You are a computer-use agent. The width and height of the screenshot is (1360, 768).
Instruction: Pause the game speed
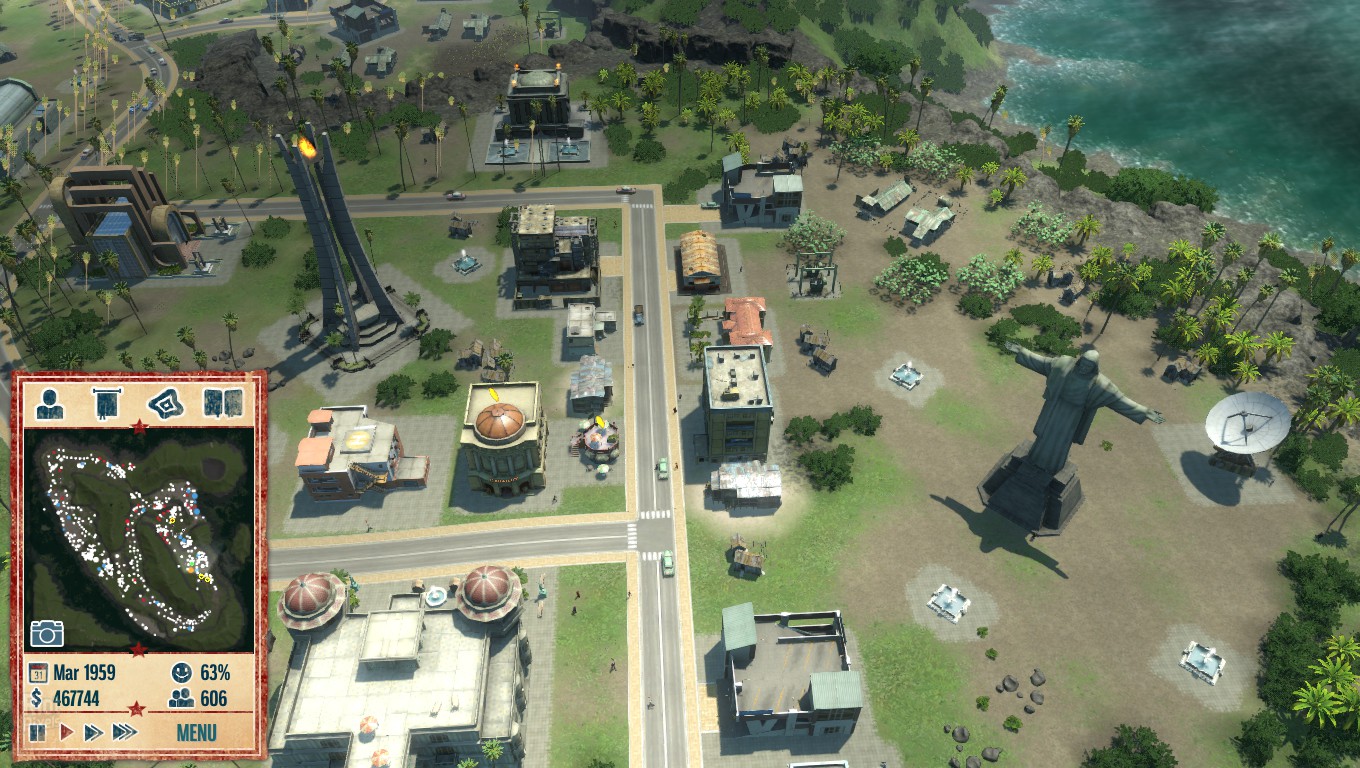(x=38, y=732)
